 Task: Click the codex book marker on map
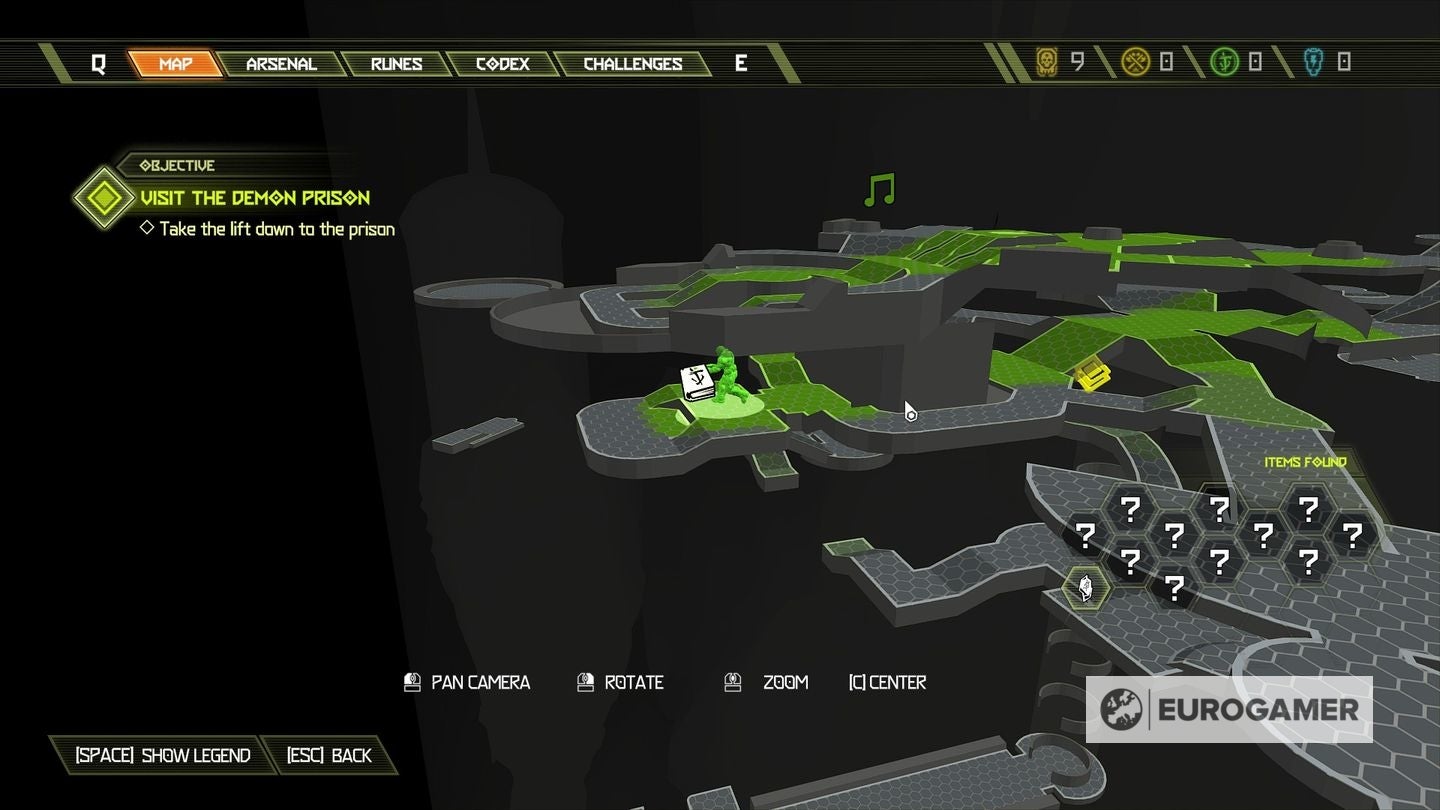[x=696, y=383]
